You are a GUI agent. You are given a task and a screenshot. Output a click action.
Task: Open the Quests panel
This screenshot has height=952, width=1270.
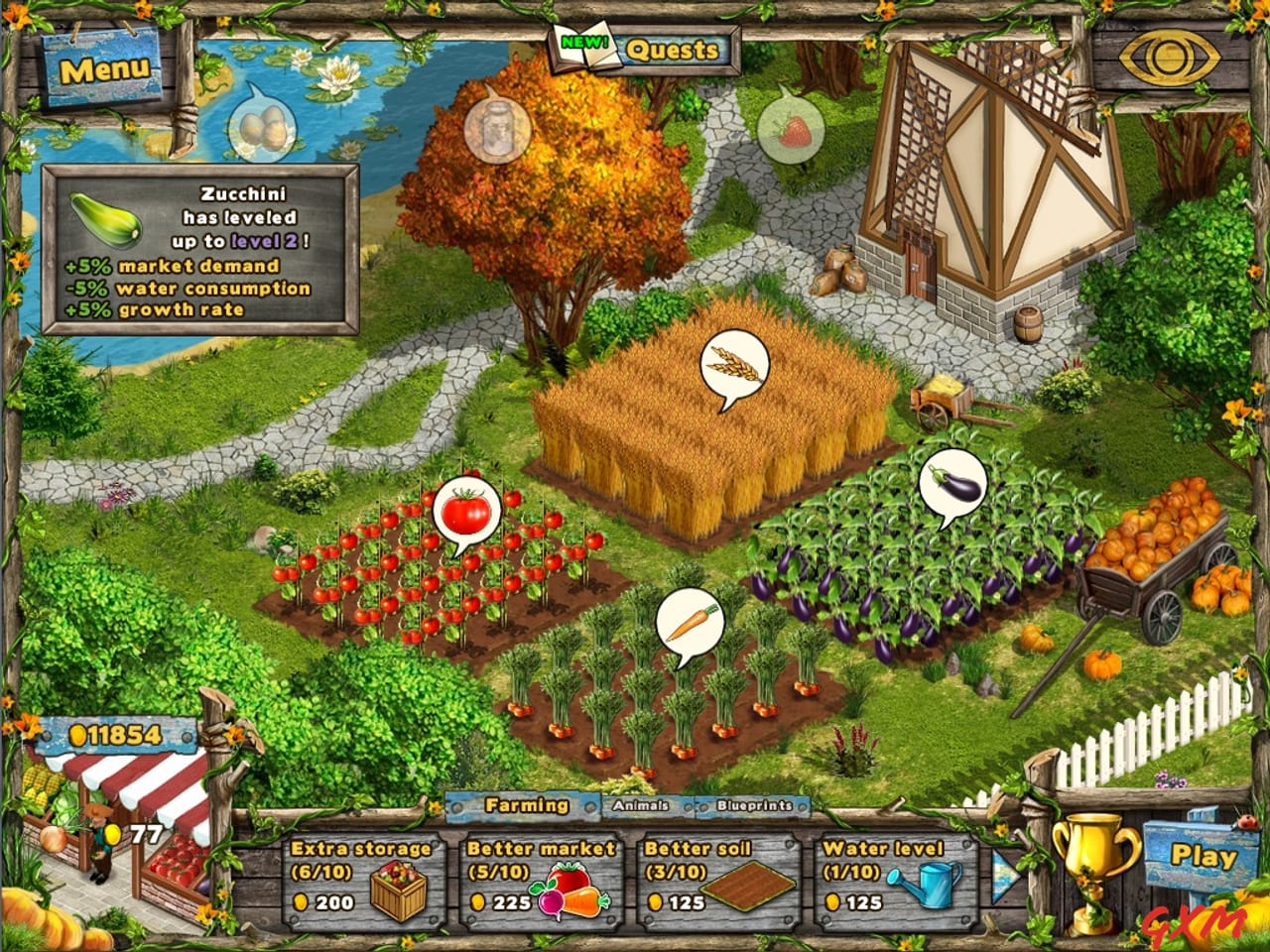673,49
